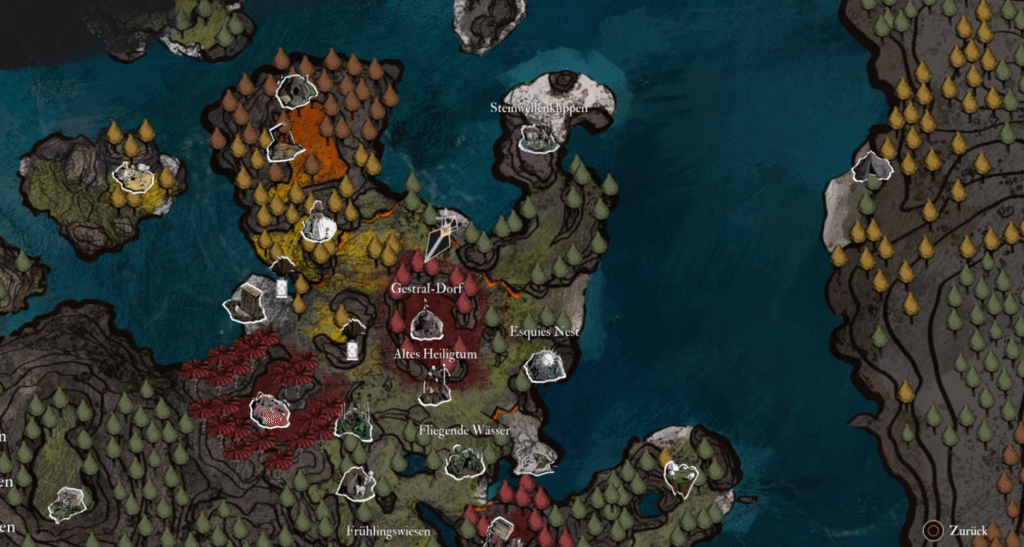Viewport: 1024px width, 547px height.
Task: Select the Fliegende Wässer map marker
Action: (x=465, y=461)
